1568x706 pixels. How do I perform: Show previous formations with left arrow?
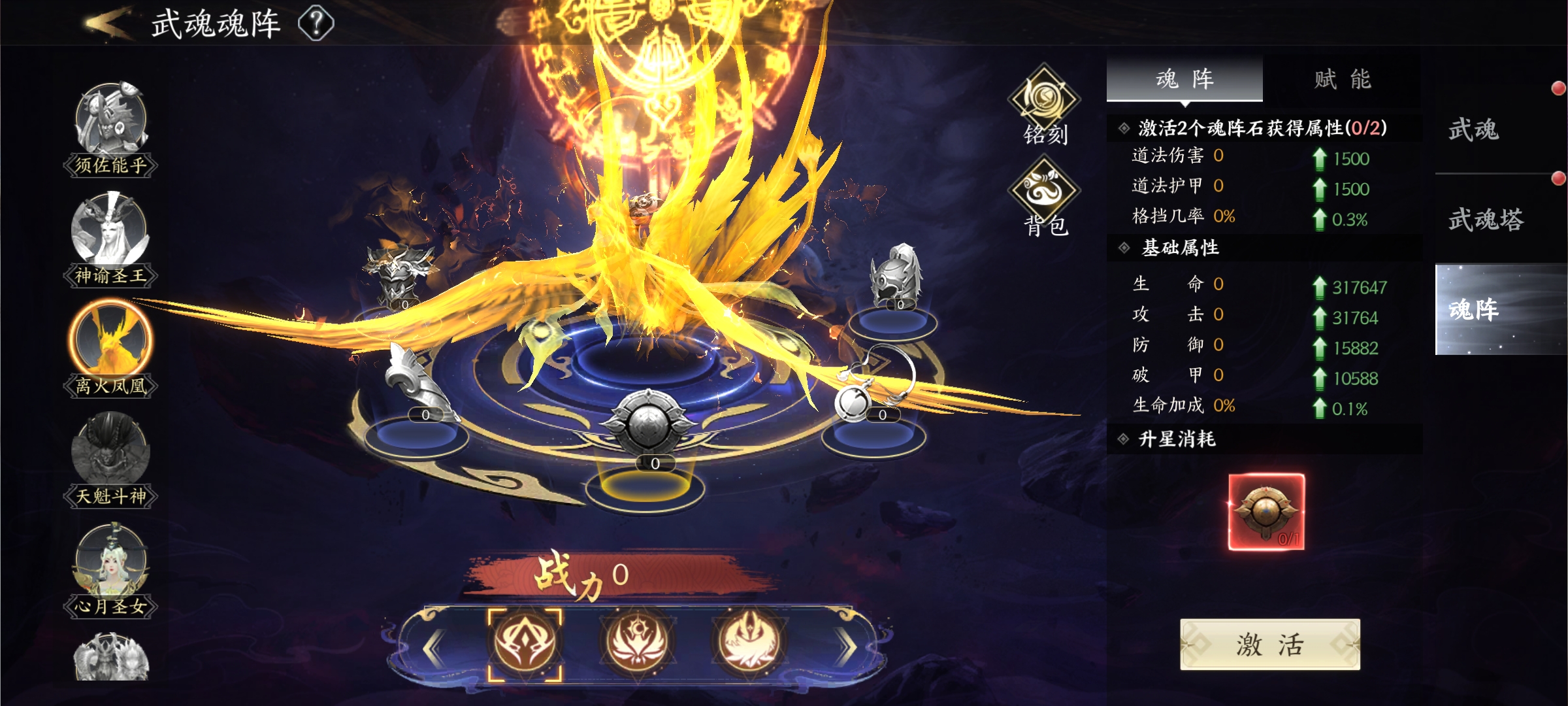point(434,647)
